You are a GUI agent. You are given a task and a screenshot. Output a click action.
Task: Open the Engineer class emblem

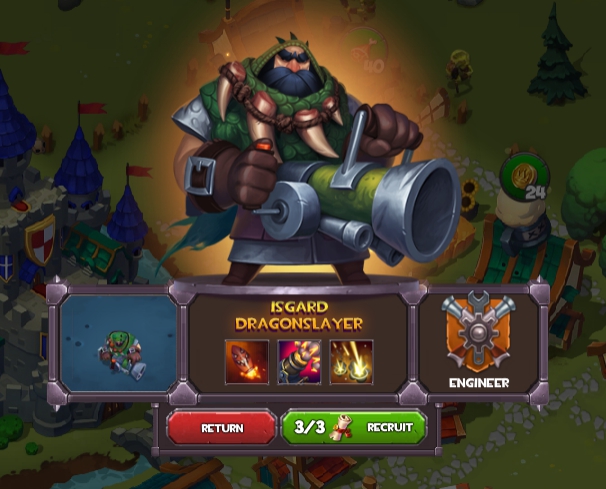pyautogui.click(x=479, y=333)
